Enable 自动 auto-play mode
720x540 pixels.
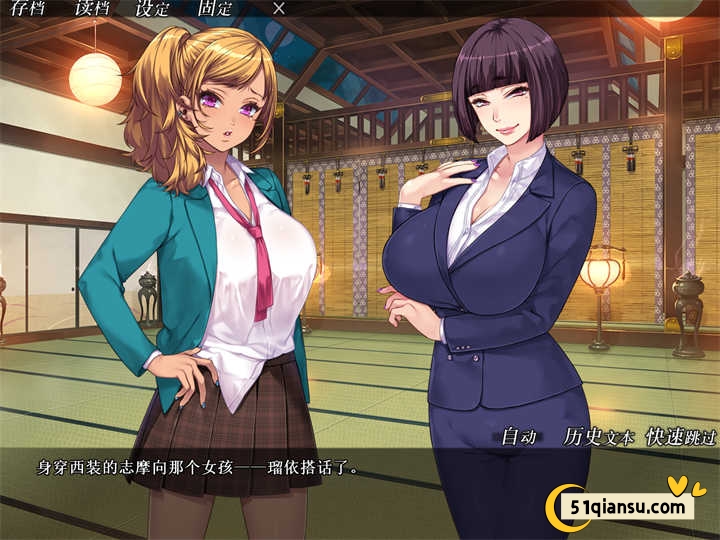tap(519, 436)
